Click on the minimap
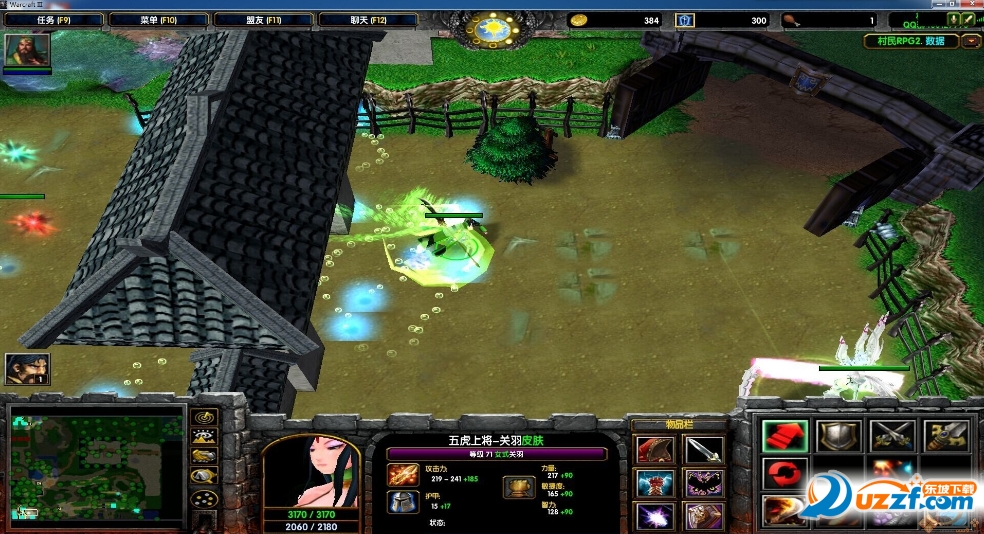Image resolution: width=984 pixels, height=534 pixels. click(x=97, y=461)
